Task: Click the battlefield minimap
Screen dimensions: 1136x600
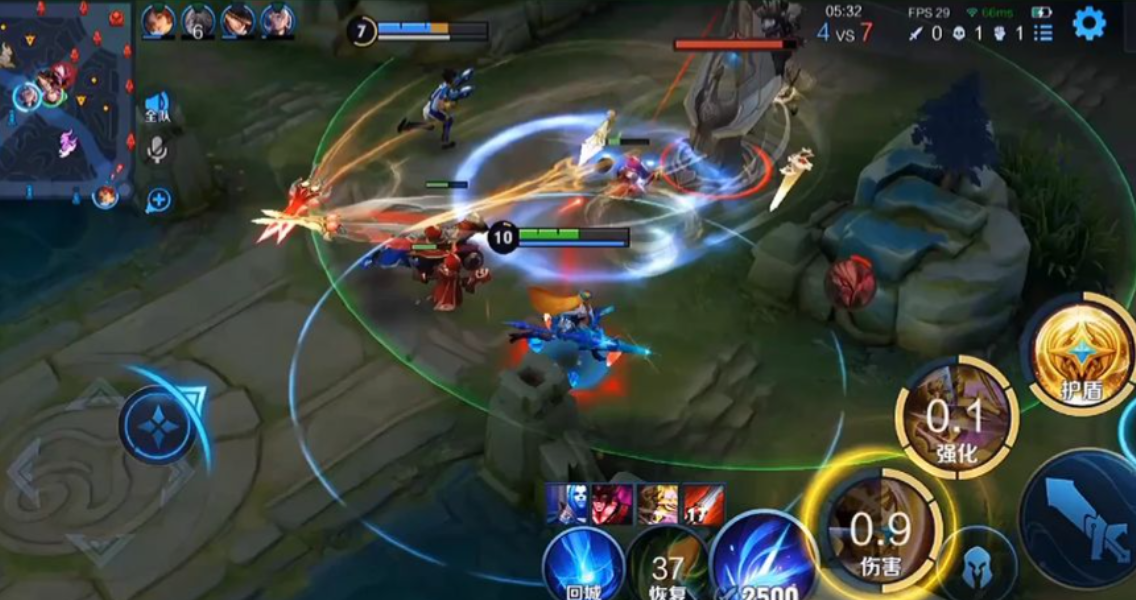Action: [x=66, y=98]
